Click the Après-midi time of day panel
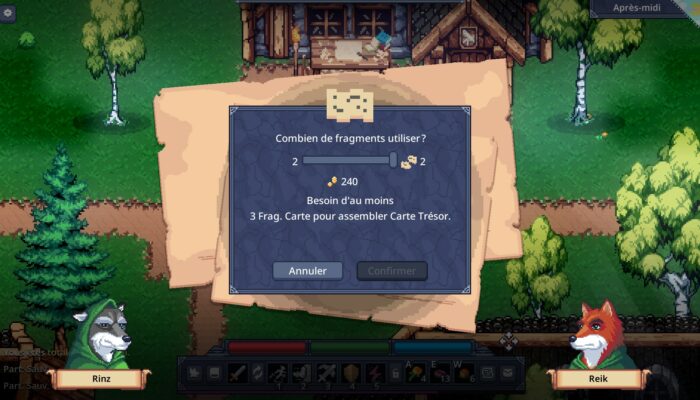The image size is (700, 400). pos(644,8)
